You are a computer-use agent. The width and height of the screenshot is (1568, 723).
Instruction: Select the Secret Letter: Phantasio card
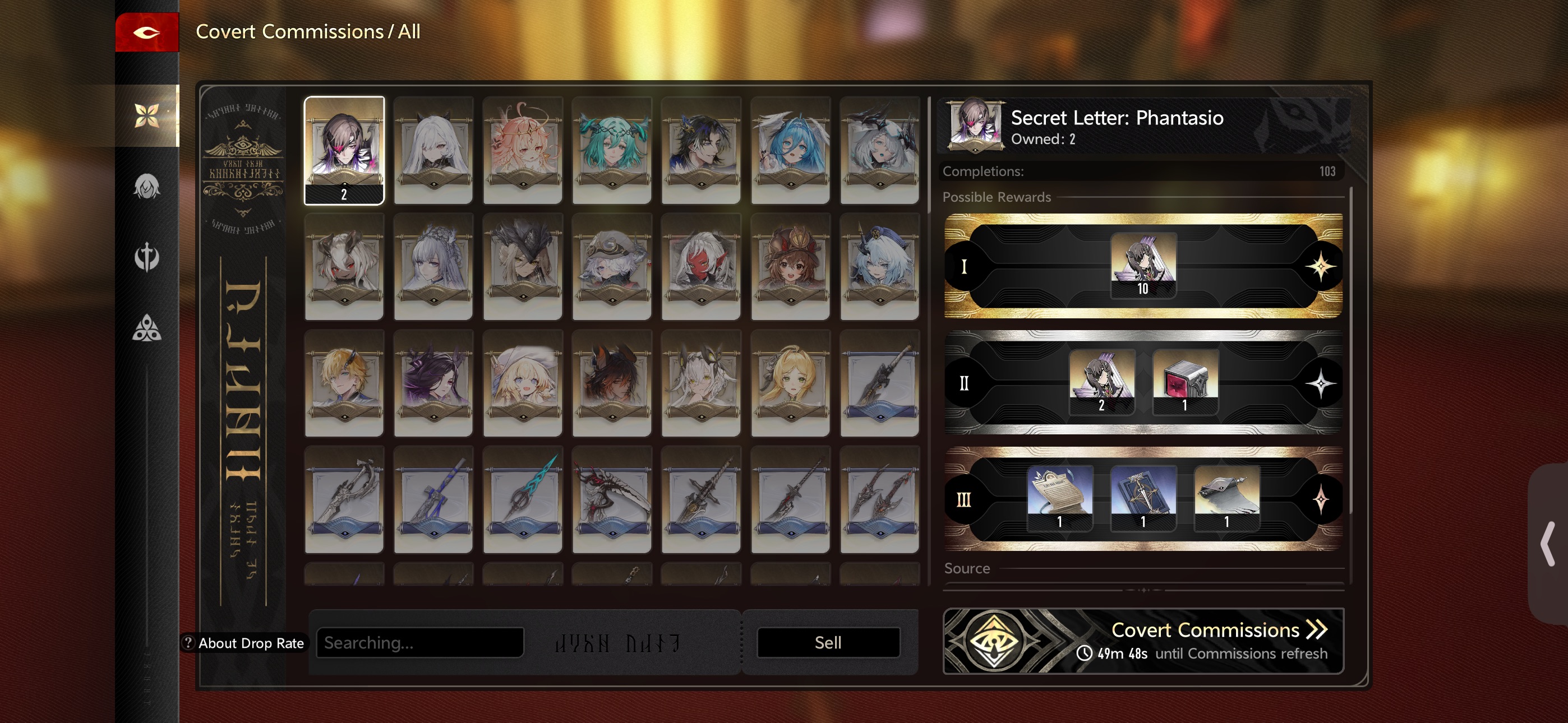344,150
